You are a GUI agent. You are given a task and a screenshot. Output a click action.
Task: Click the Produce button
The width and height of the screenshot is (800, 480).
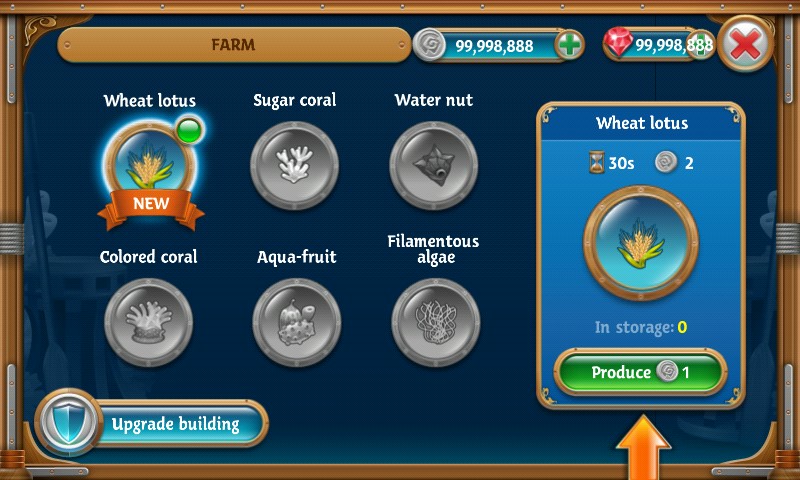(640, 373)
